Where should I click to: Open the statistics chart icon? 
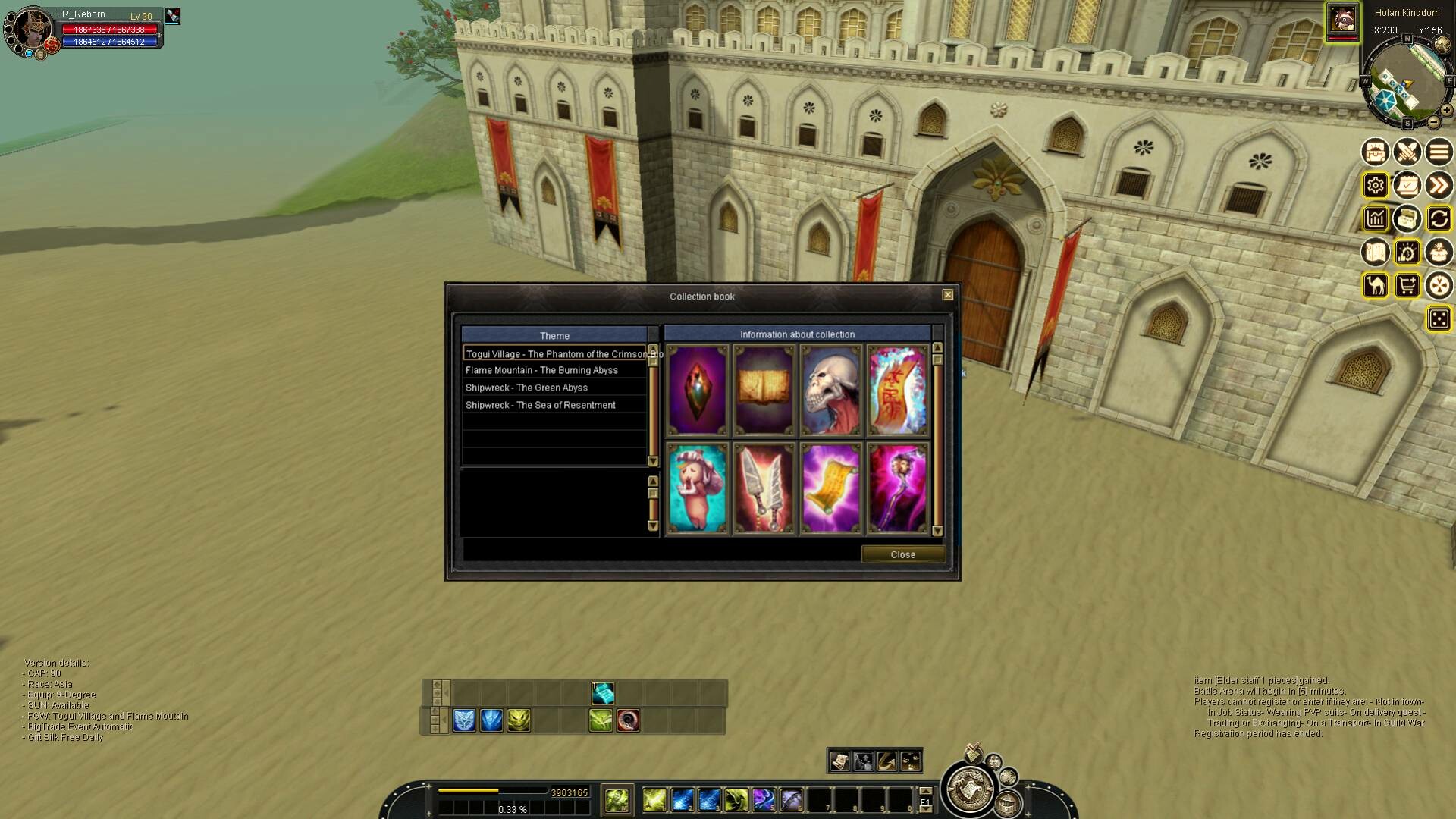pos(1375,219)
